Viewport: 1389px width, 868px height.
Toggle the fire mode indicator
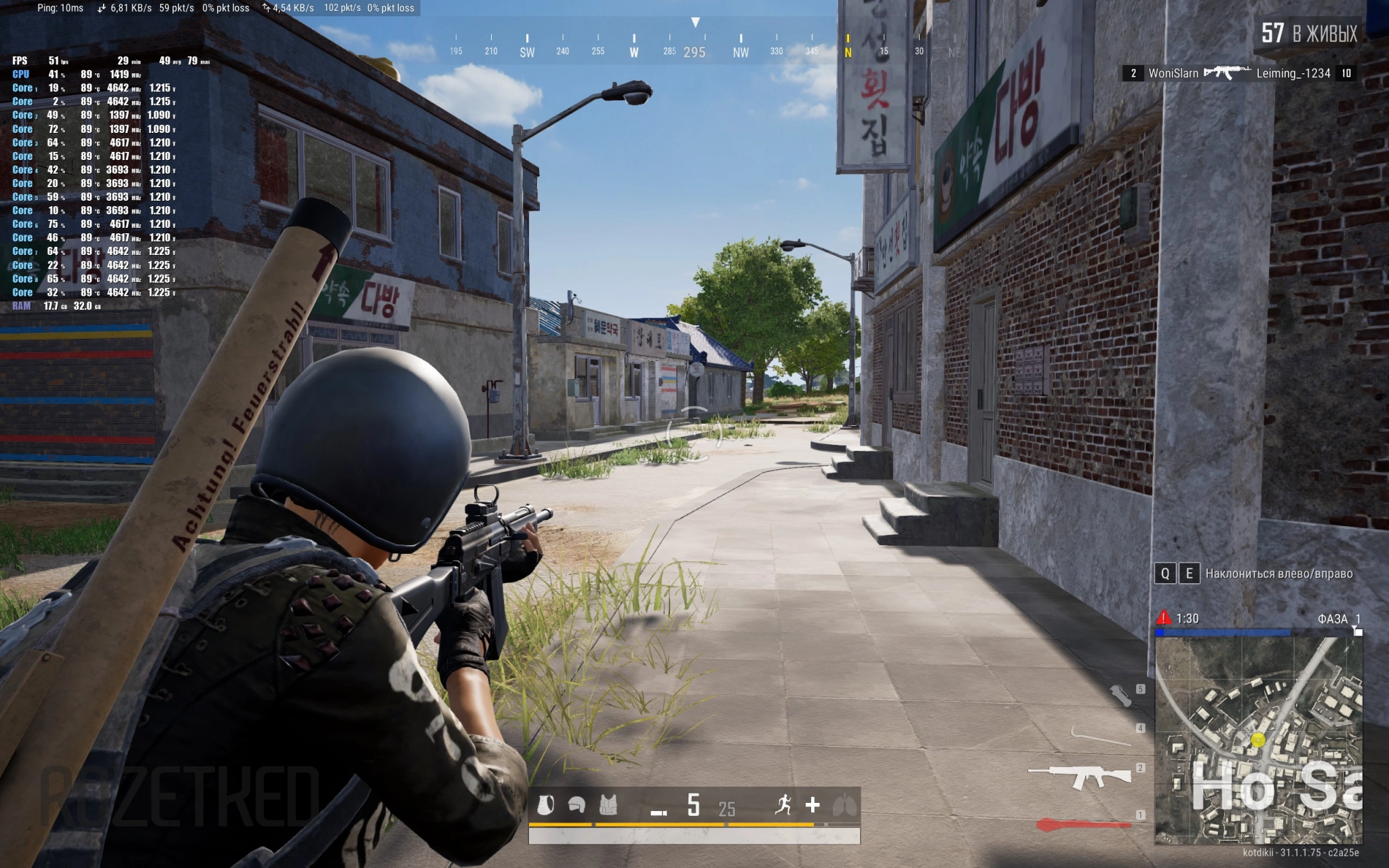click(x=659, y=812)
